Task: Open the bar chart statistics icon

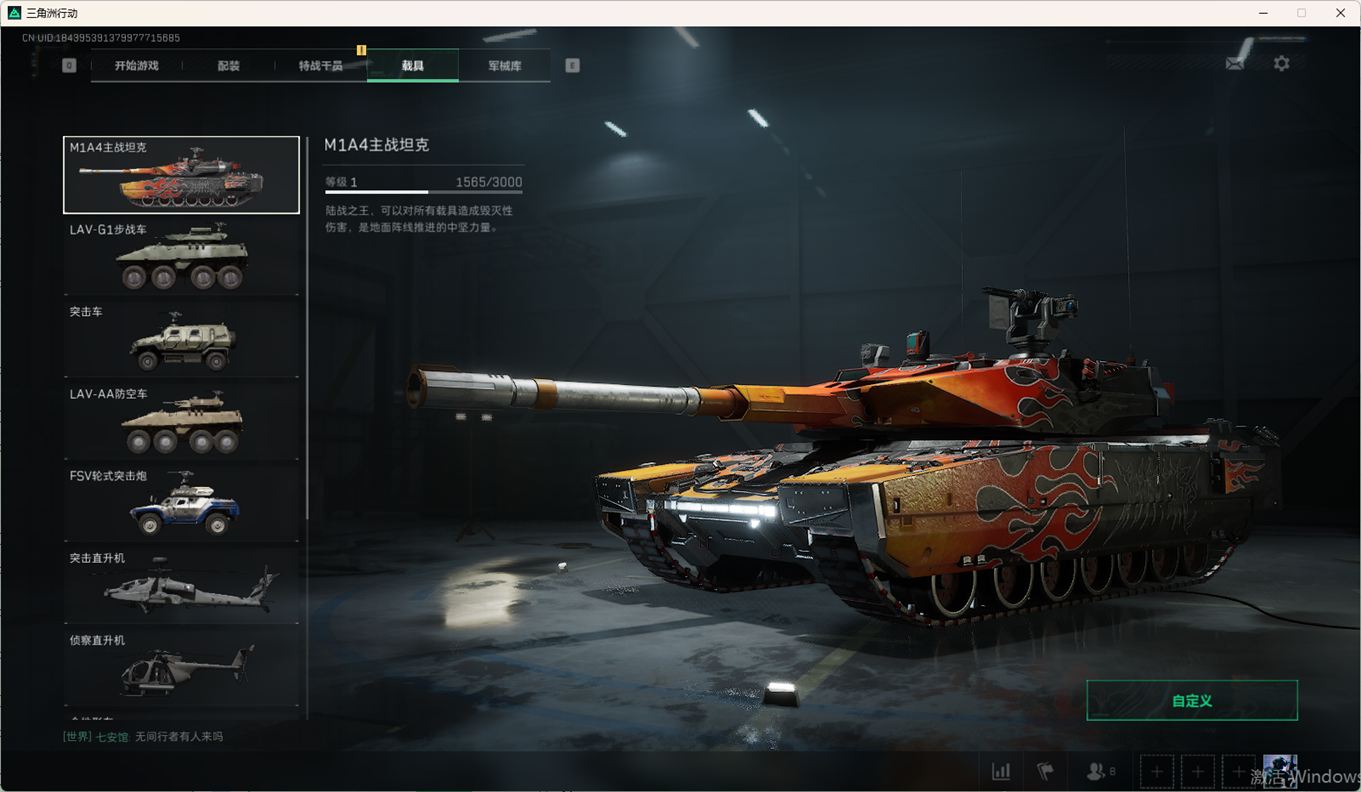Action: click(x=1000, y=772)
